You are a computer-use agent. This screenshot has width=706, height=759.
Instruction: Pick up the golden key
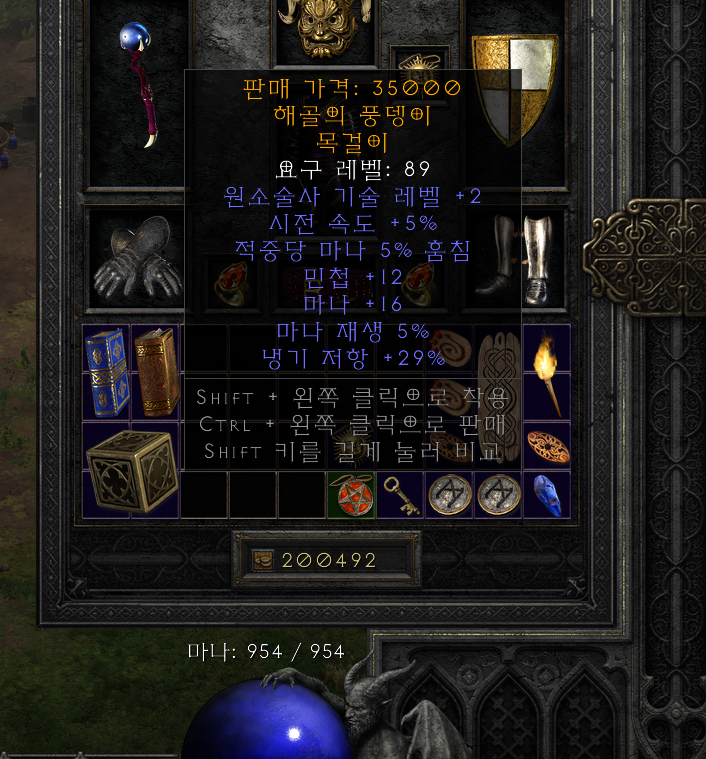[399, 496]
